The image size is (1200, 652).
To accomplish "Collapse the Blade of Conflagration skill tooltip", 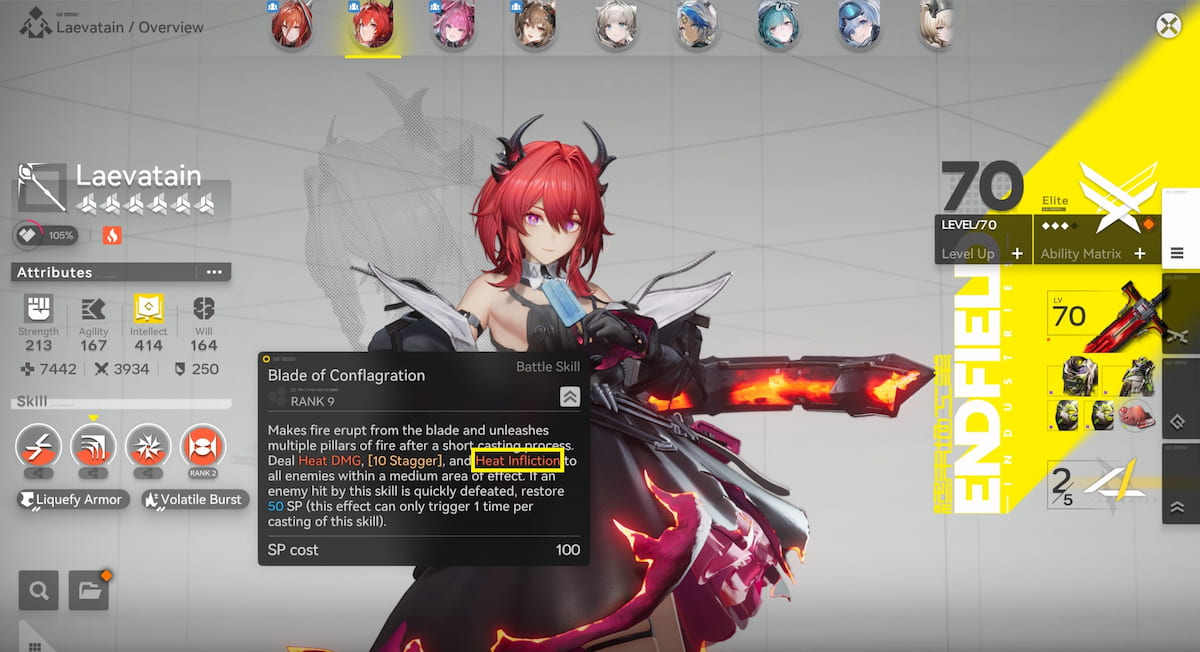I will pyautogui.click(x=569, y=397).
